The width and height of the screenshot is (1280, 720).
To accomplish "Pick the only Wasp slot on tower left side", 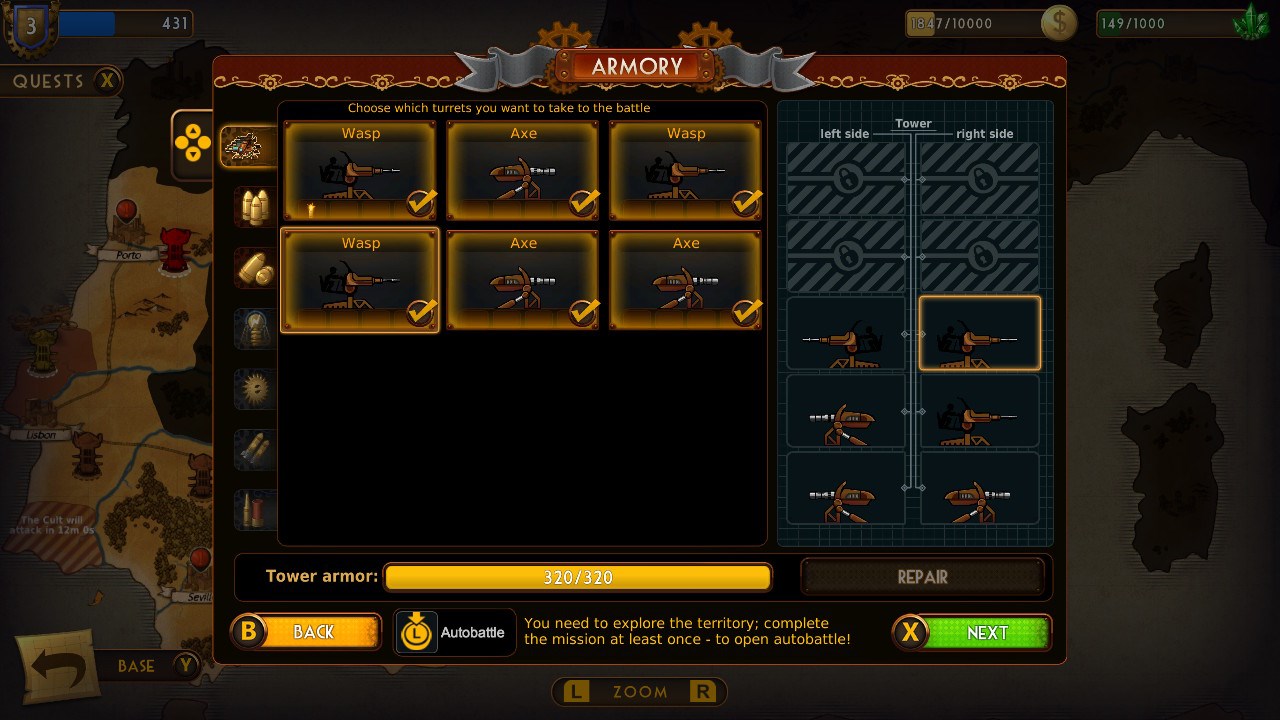I will [x=846, y=334].
